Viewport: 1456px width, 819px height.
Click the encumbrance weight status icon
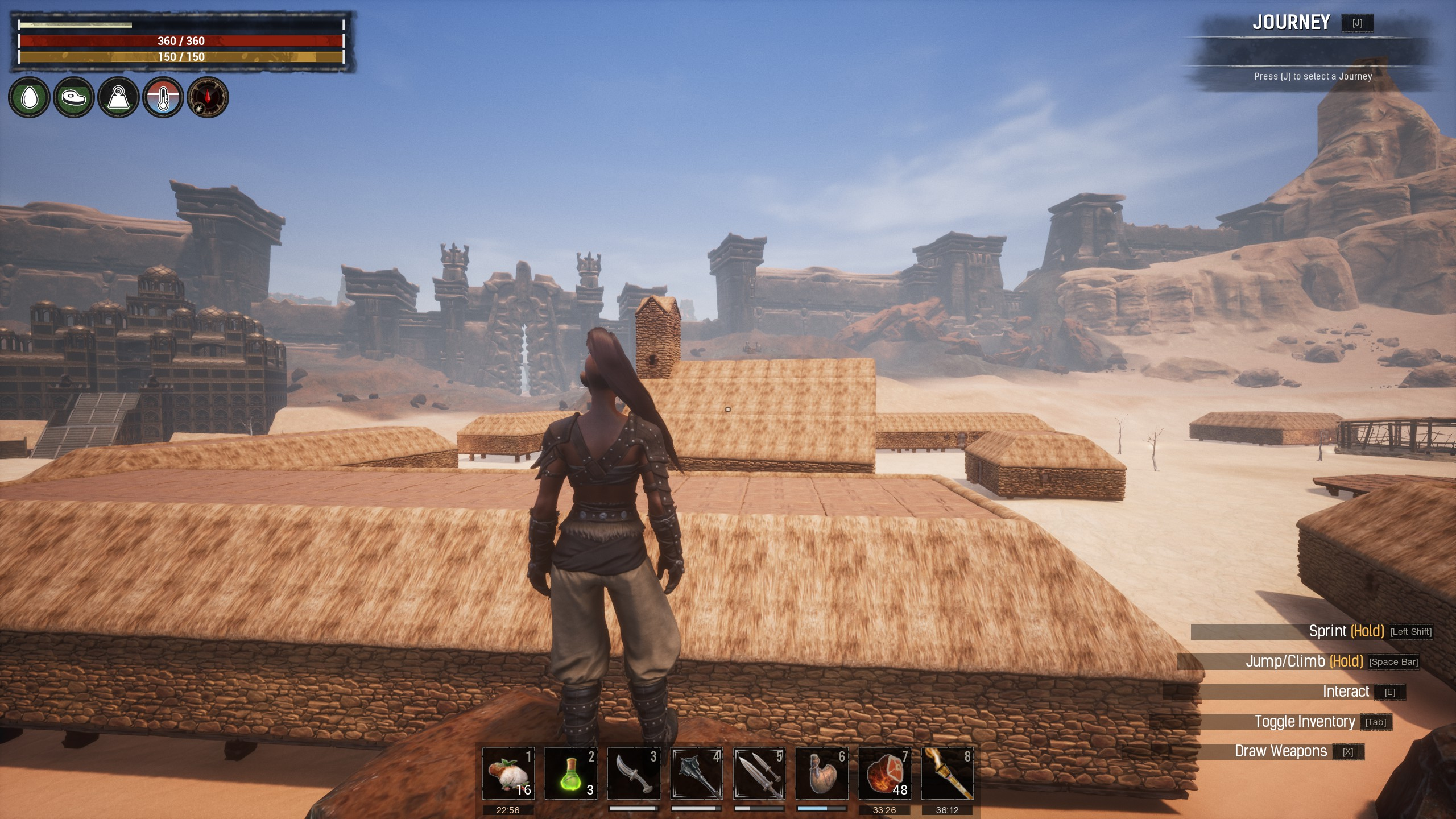118,97
